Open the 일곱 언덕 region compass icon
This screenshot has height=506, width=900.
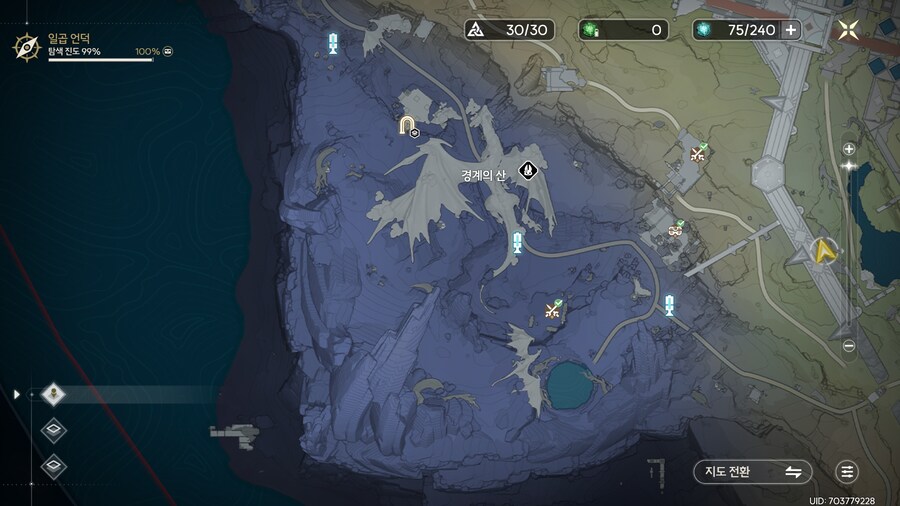coord(26,45)
